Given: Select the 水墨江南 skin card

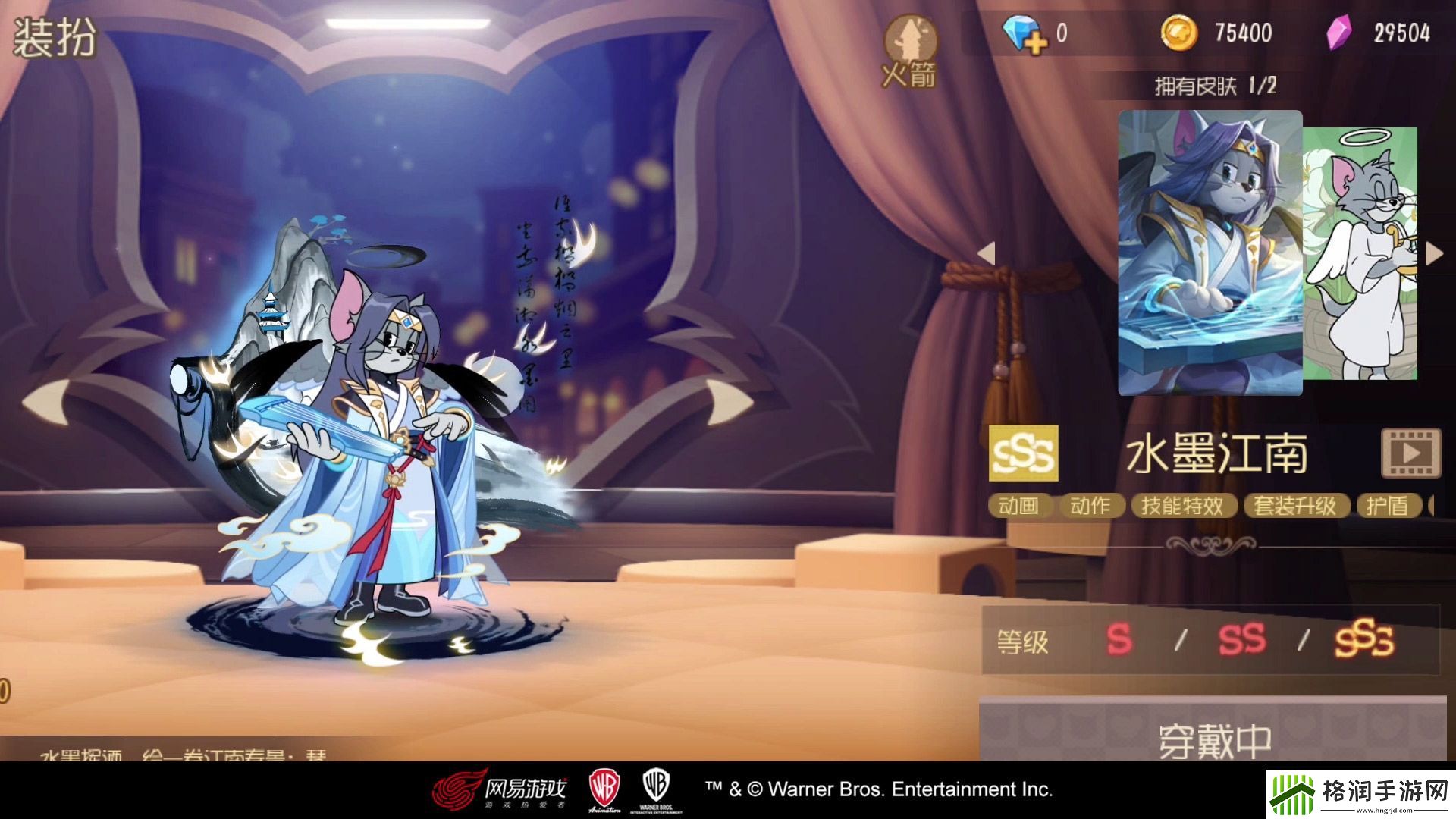Looking at the screenshot, I should (x=1210, y=253).
